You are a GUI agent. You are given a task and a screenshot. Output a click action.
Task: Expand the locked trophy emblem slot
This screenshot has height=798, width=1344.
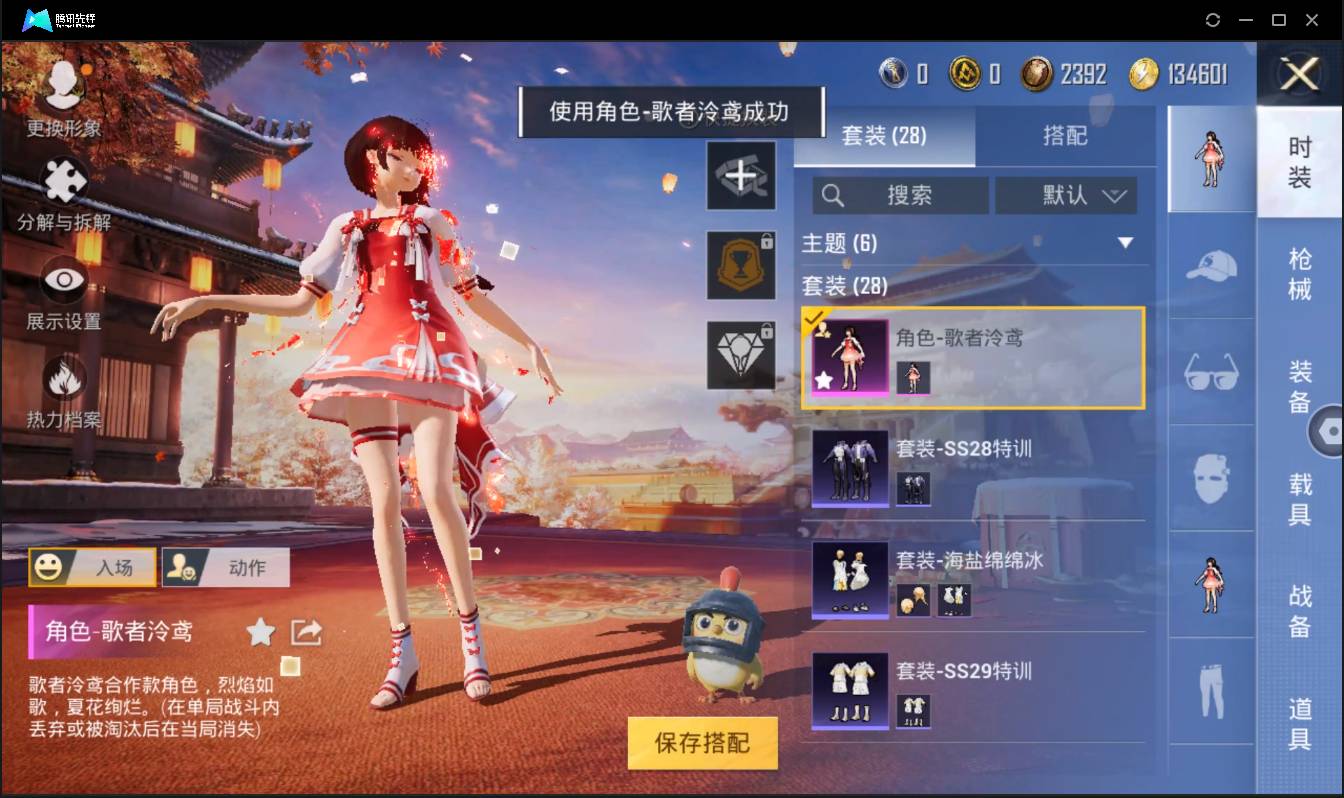tap(741, 267)
